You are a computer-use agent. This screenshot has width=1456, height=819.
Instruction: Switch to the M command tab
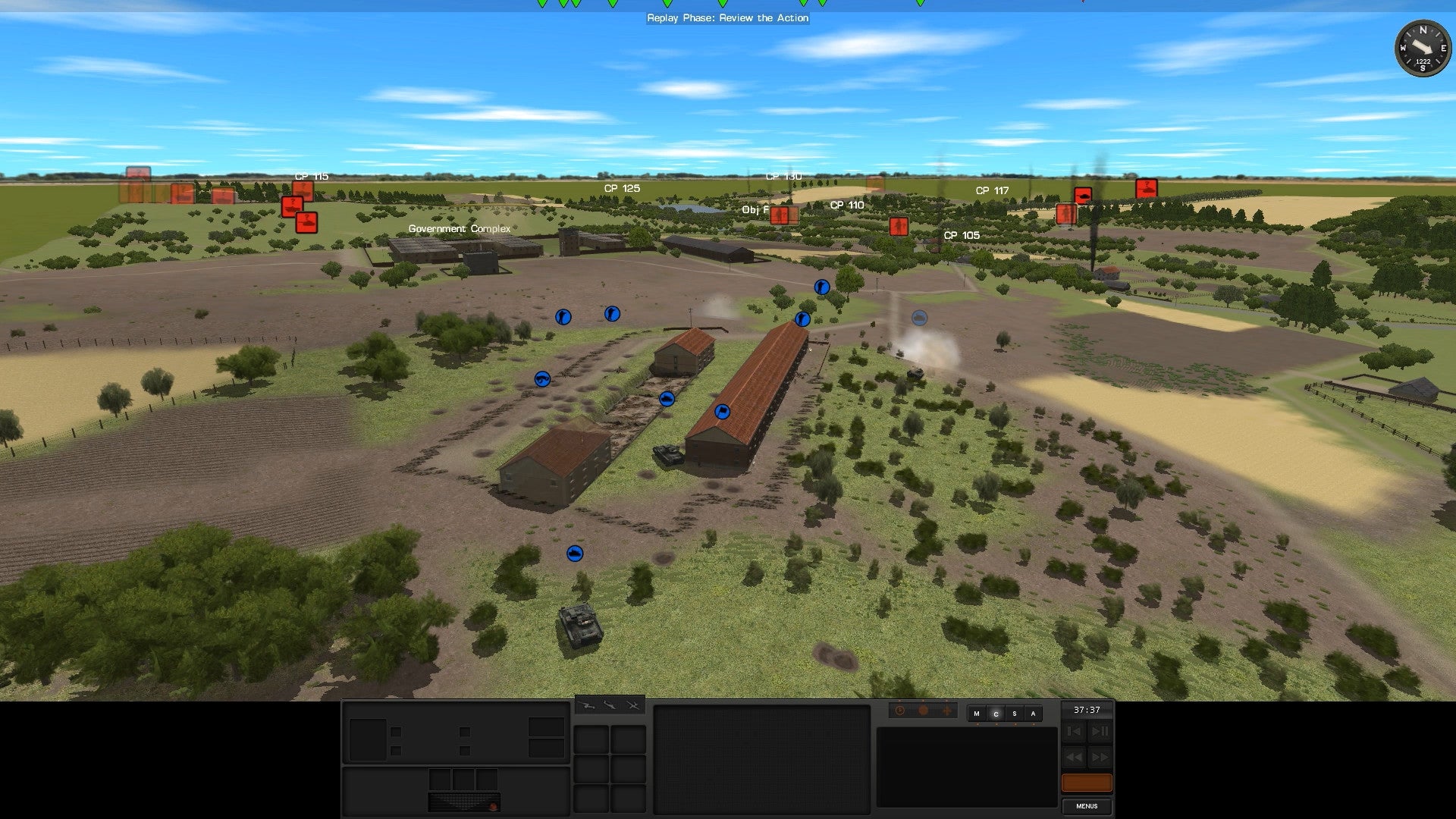click(x=977, y=714)
